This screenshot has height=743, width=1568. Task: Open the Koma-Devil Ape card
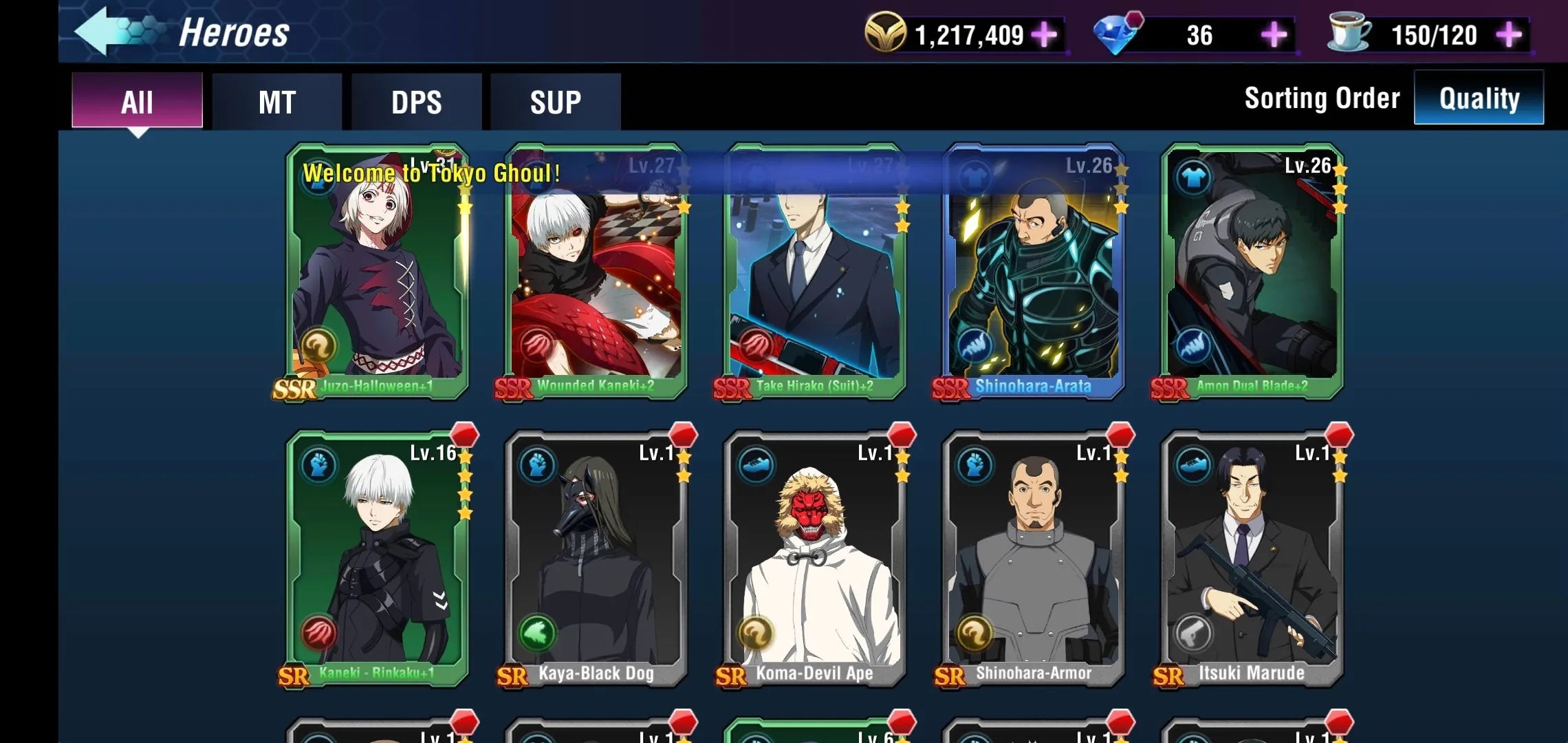tap(814, 559)
